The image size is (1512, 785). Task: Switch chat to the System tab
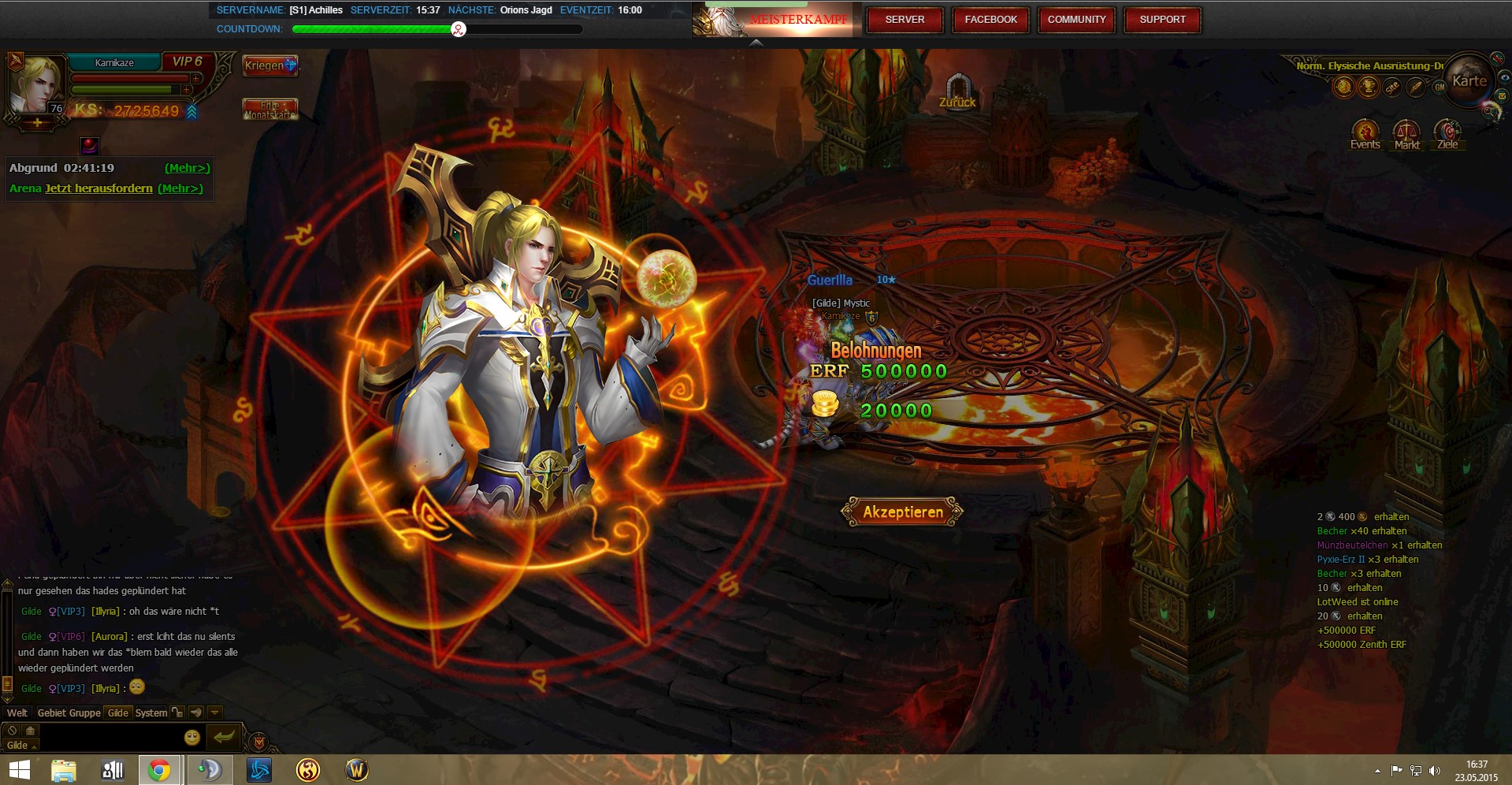(x=150, y=712)
